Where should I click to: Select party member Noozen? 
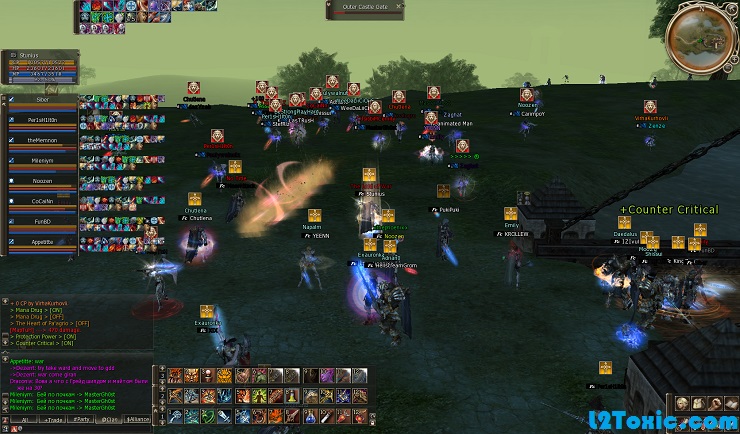coord(42,181)
